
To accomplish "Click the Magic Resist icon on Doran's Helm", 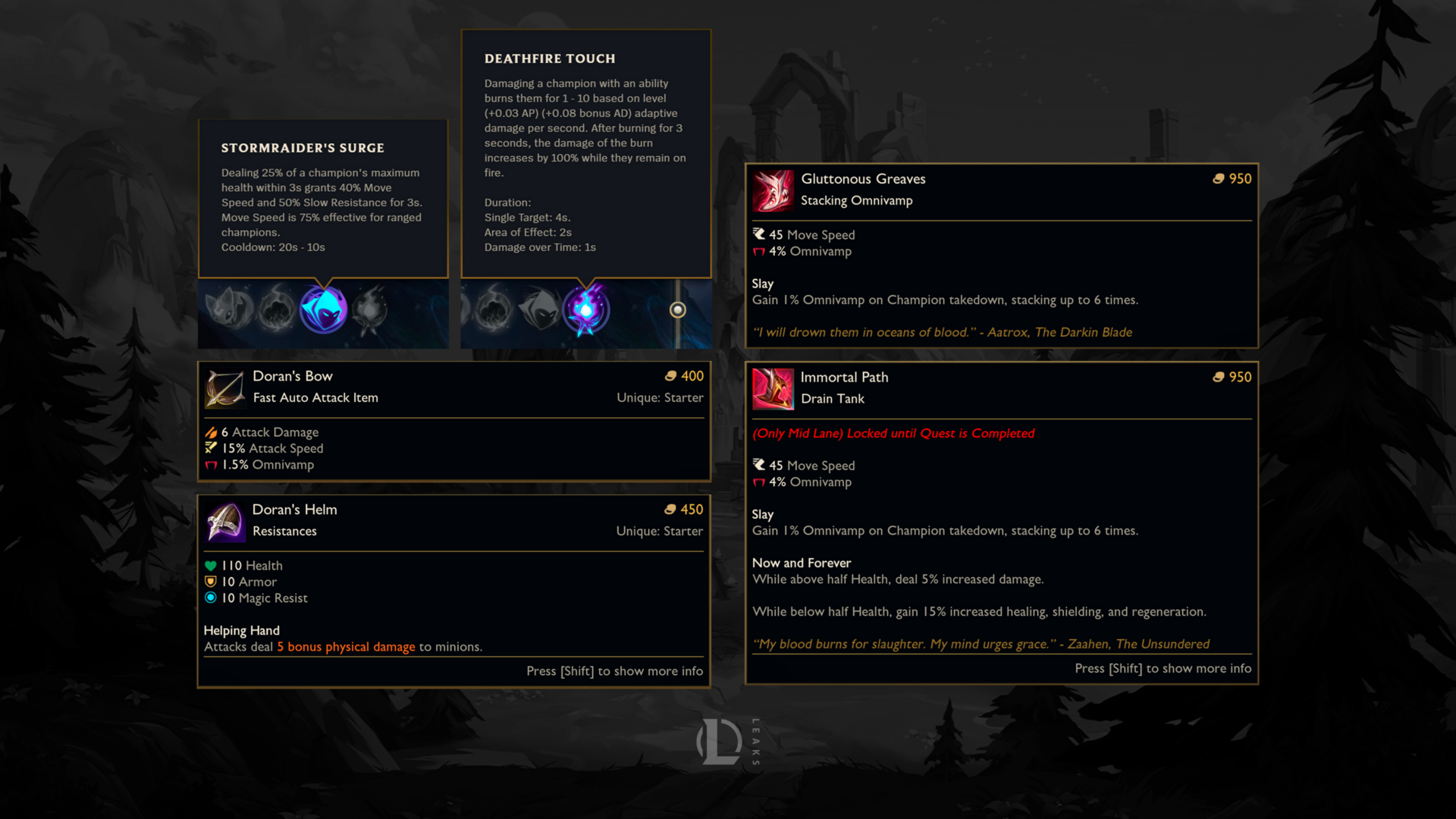I will 211,598.
